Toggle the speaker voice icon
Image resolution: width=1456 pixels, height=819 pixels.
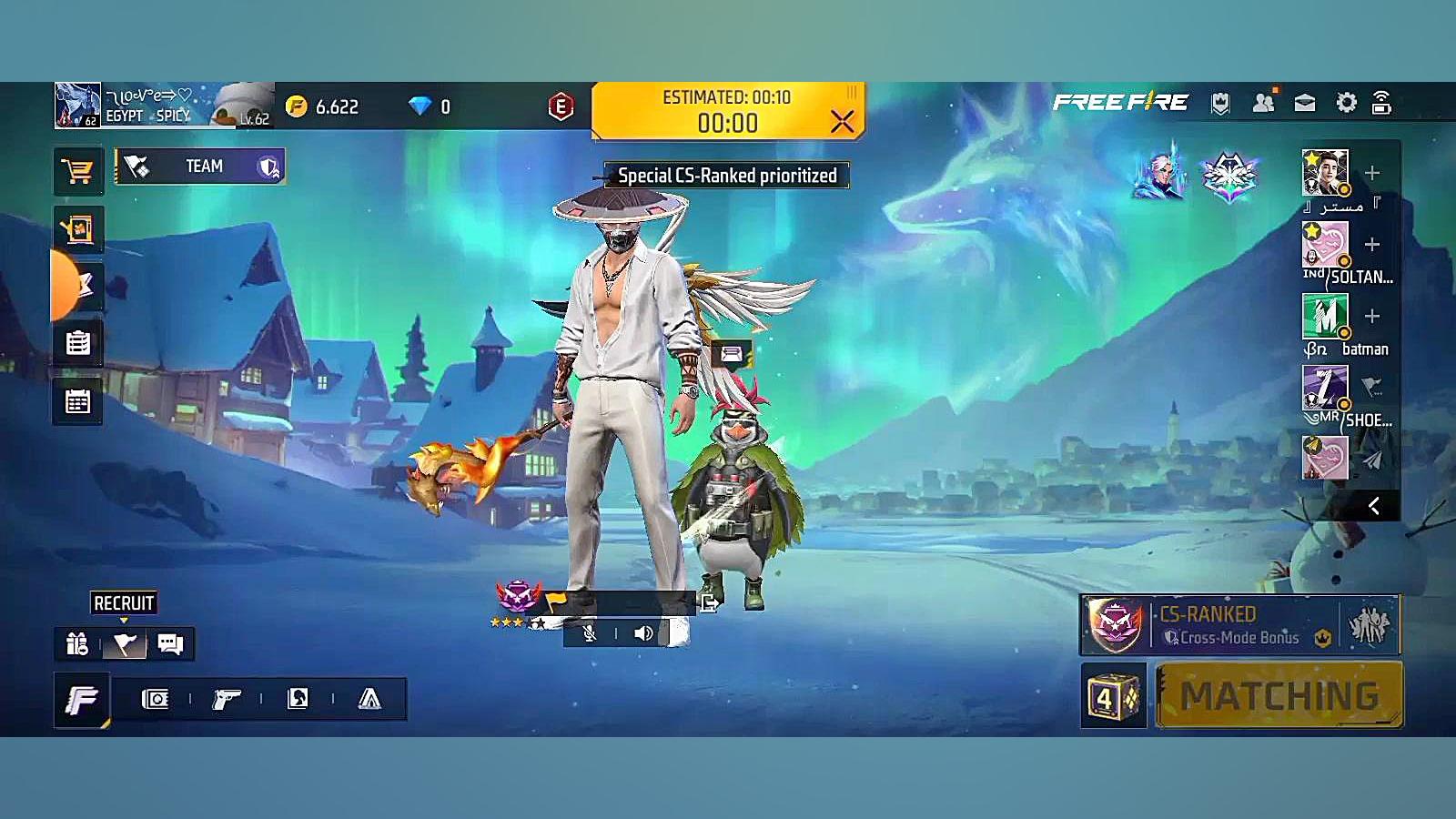[643, 633]
